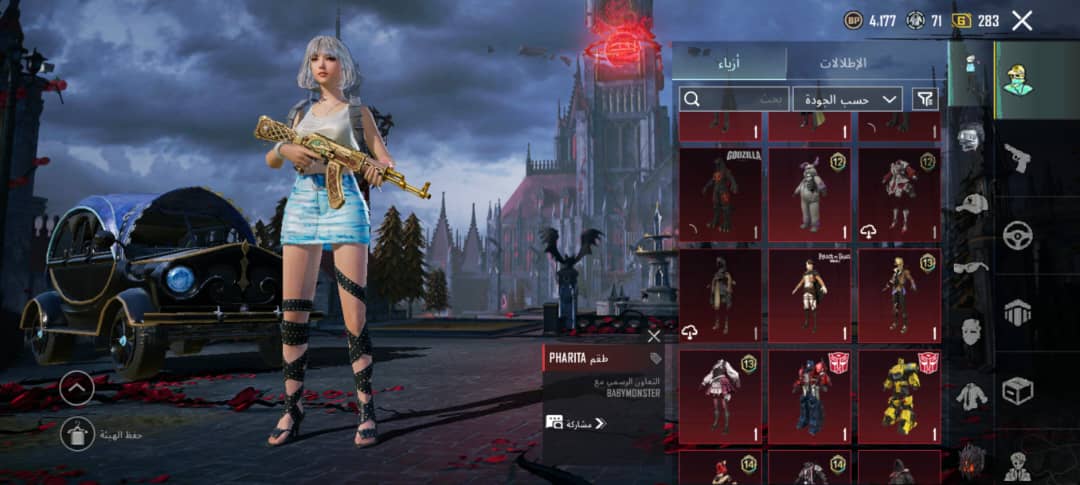Close the inventory screen with top X

tap(1022, 20)
